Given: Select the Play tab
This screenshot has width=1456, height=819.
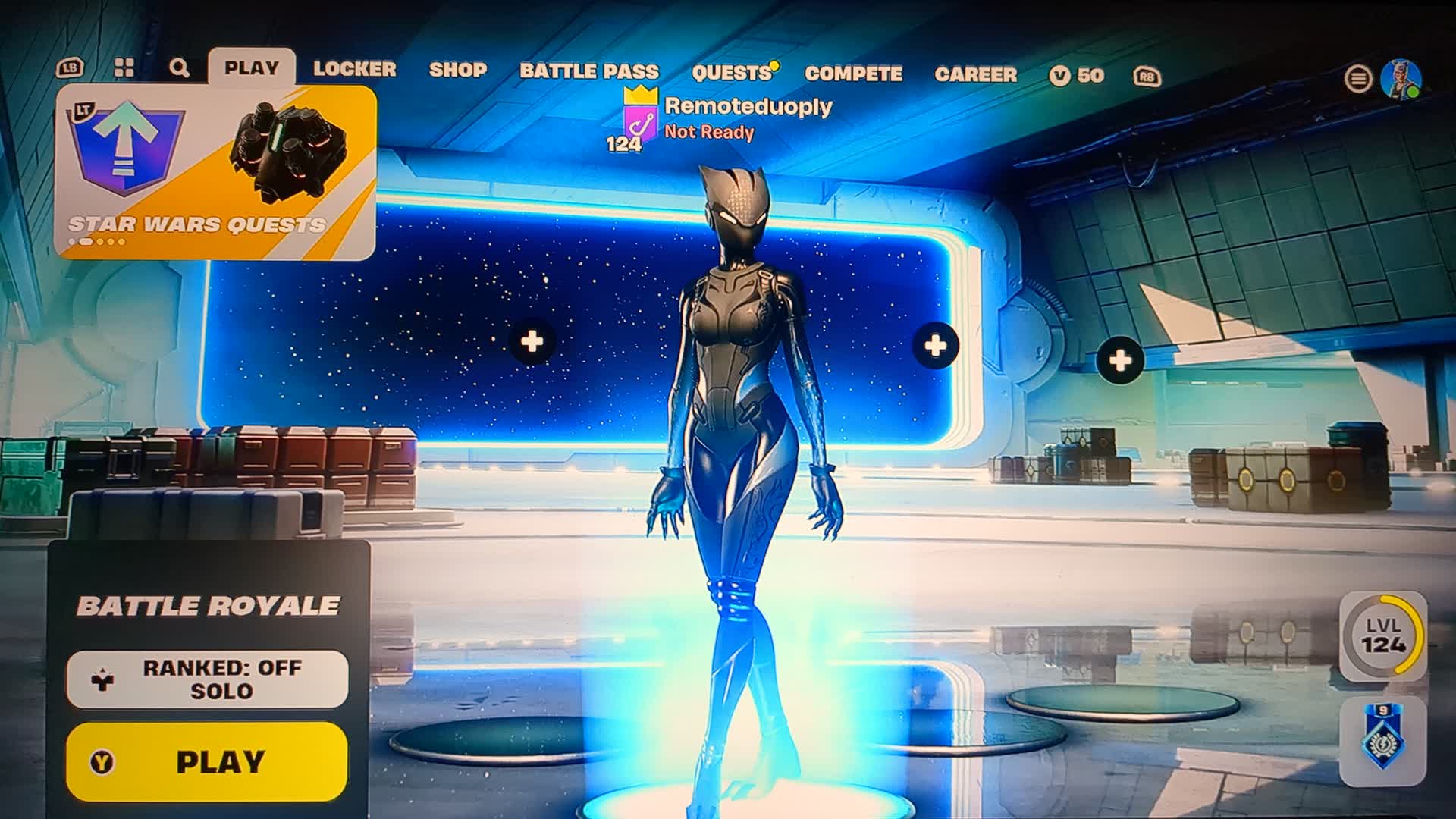Looking at the screenshot, I should (251, 67).
